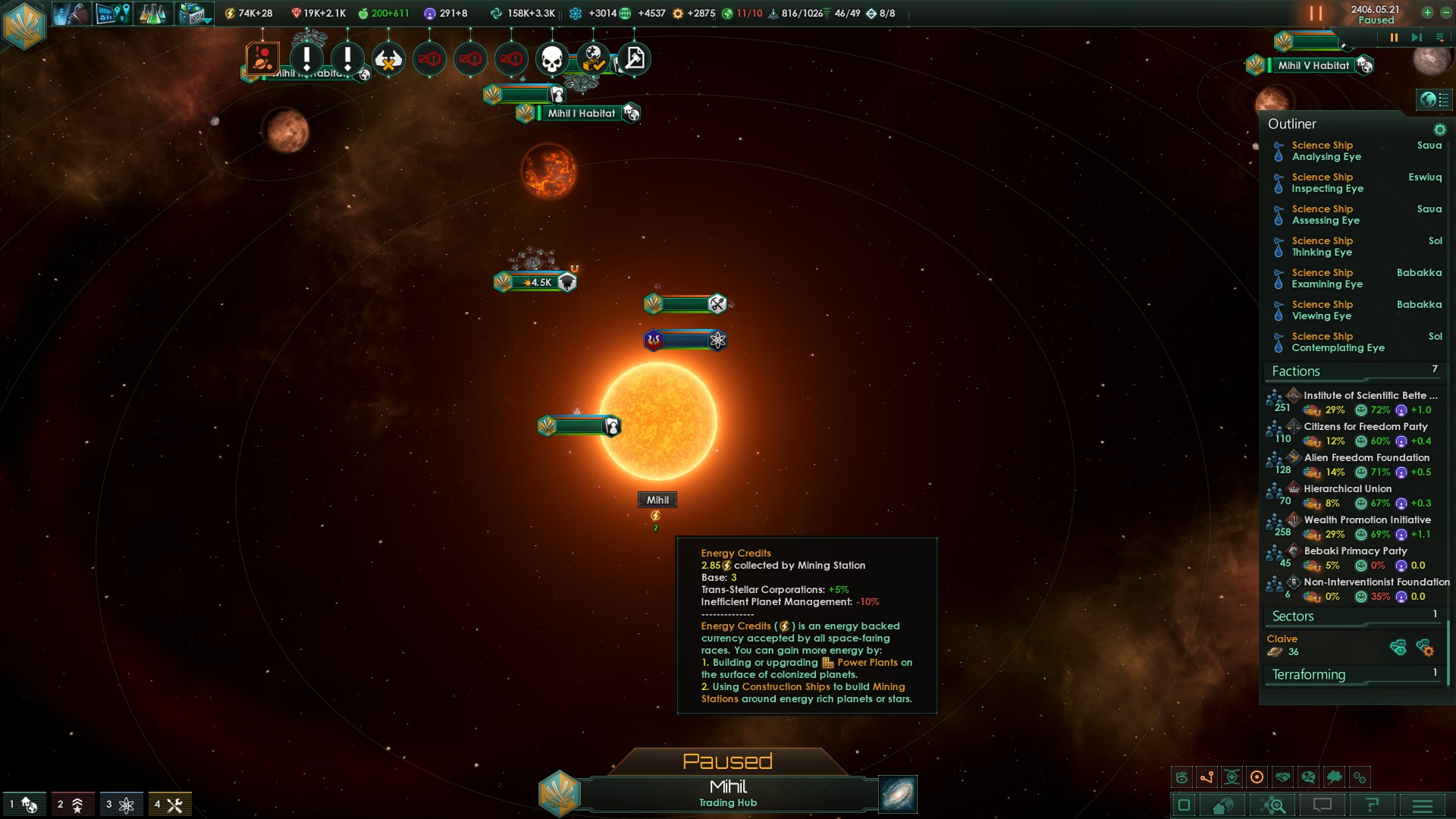Screen dimensions: 1456x819
Task: Open the main menu hamburger button
Action: tap(1423, 805)
